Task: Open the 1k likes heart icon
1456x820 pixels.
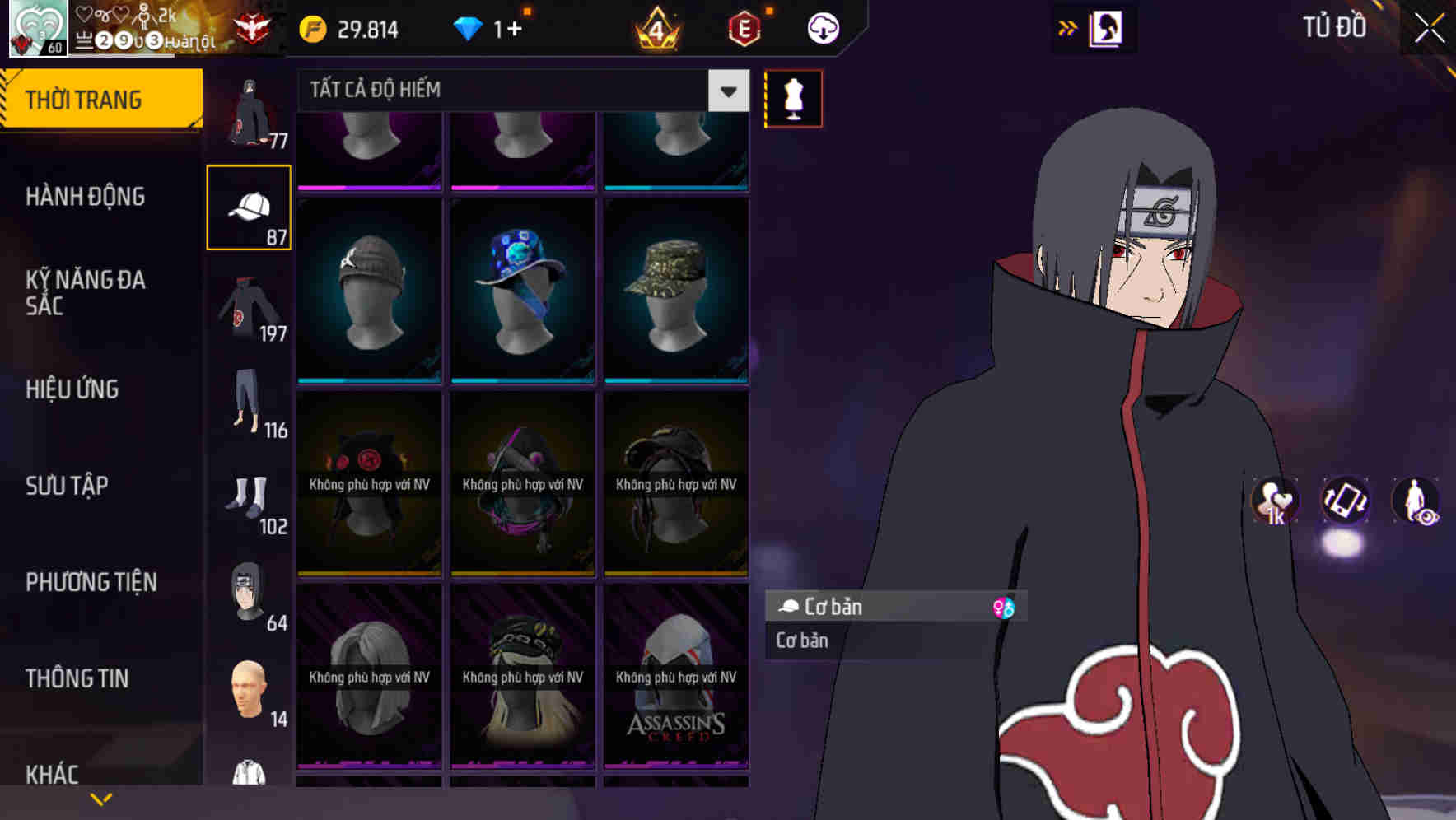Action: tap(1274, 503)
